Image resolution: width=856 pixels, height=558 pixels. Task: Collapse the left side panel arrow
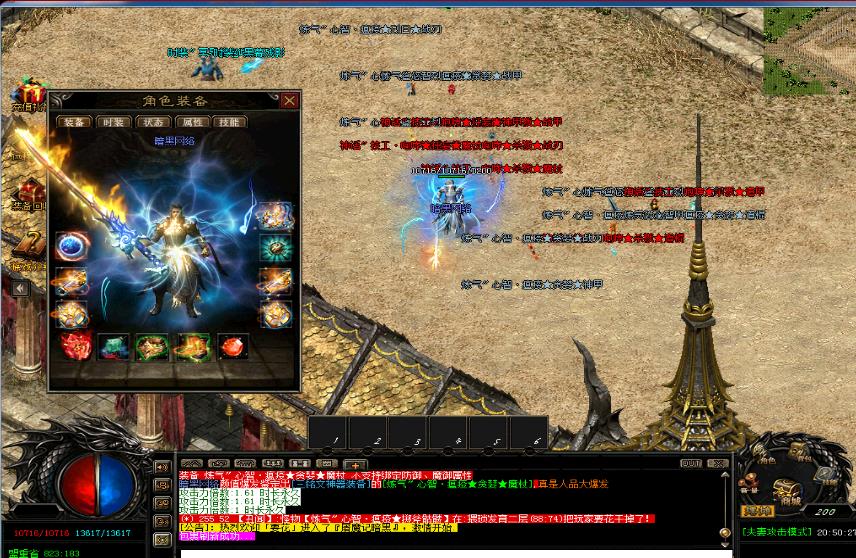coord(19,288)
